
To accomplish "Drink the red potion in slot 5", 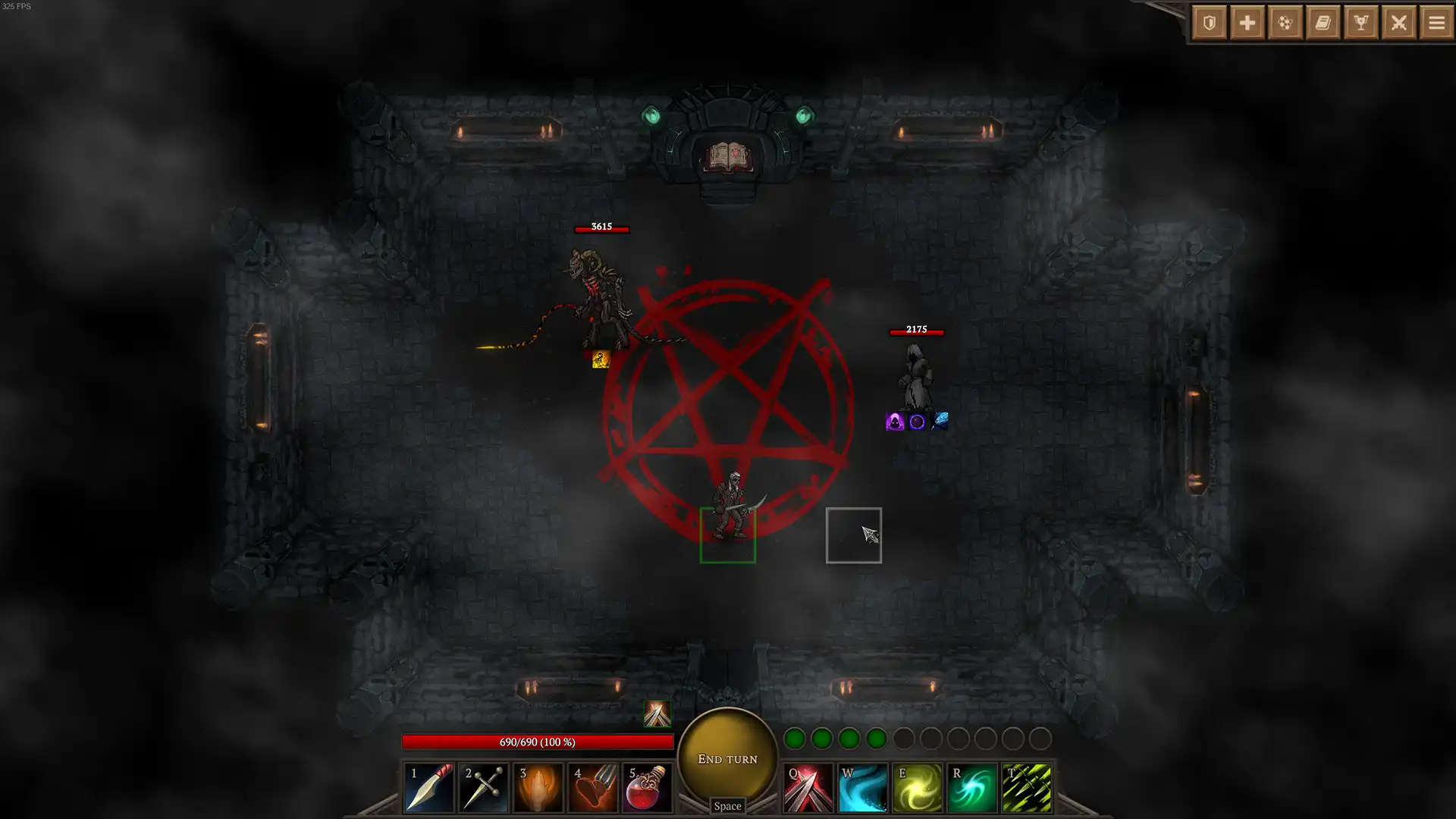I will tap(648, 786).
